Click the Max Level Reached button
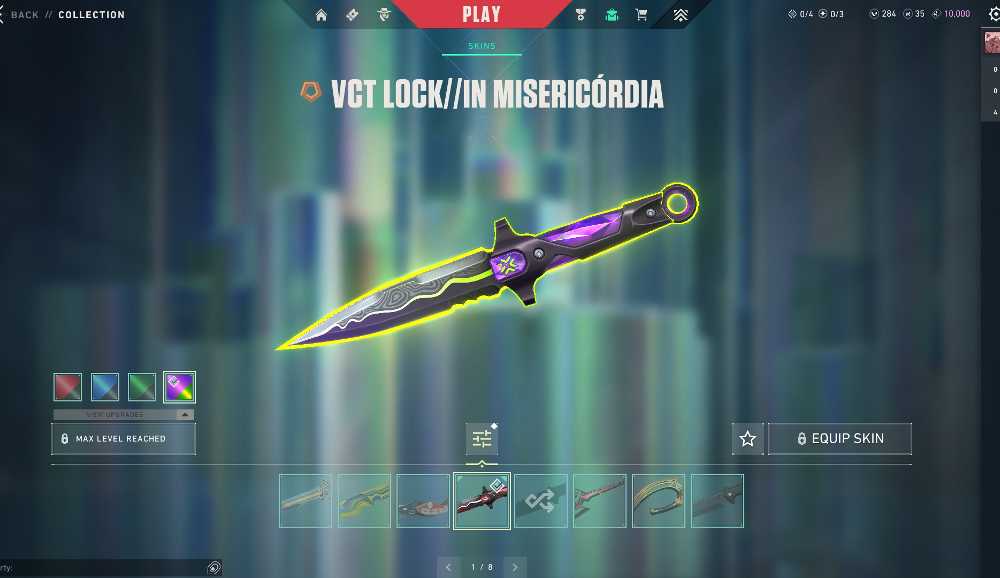Image resolution: width=1000 pixels, height=578 pixels. pyautogui.click(x=124, y=439)
